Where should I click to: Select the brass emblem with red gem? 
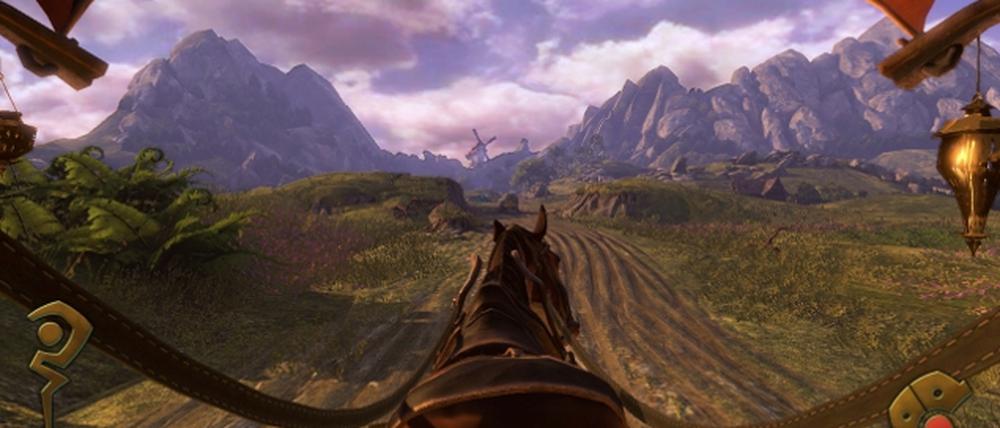pyautogui.click(x=931, y=403)
